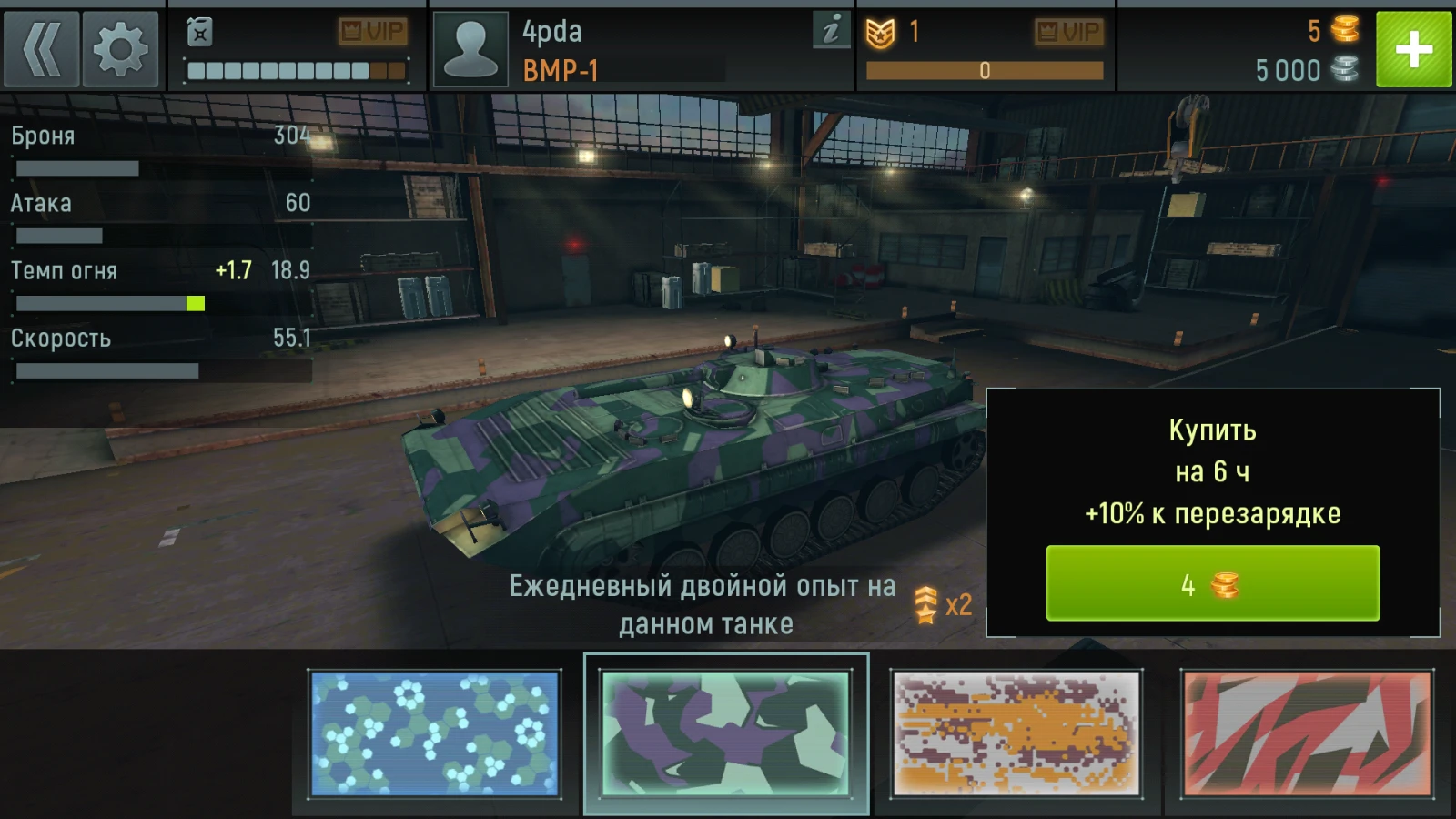1456x819 pixels.
Task: Select the blue hexagon camouflage
Action: pyautogui.click(x=435, y=733)
